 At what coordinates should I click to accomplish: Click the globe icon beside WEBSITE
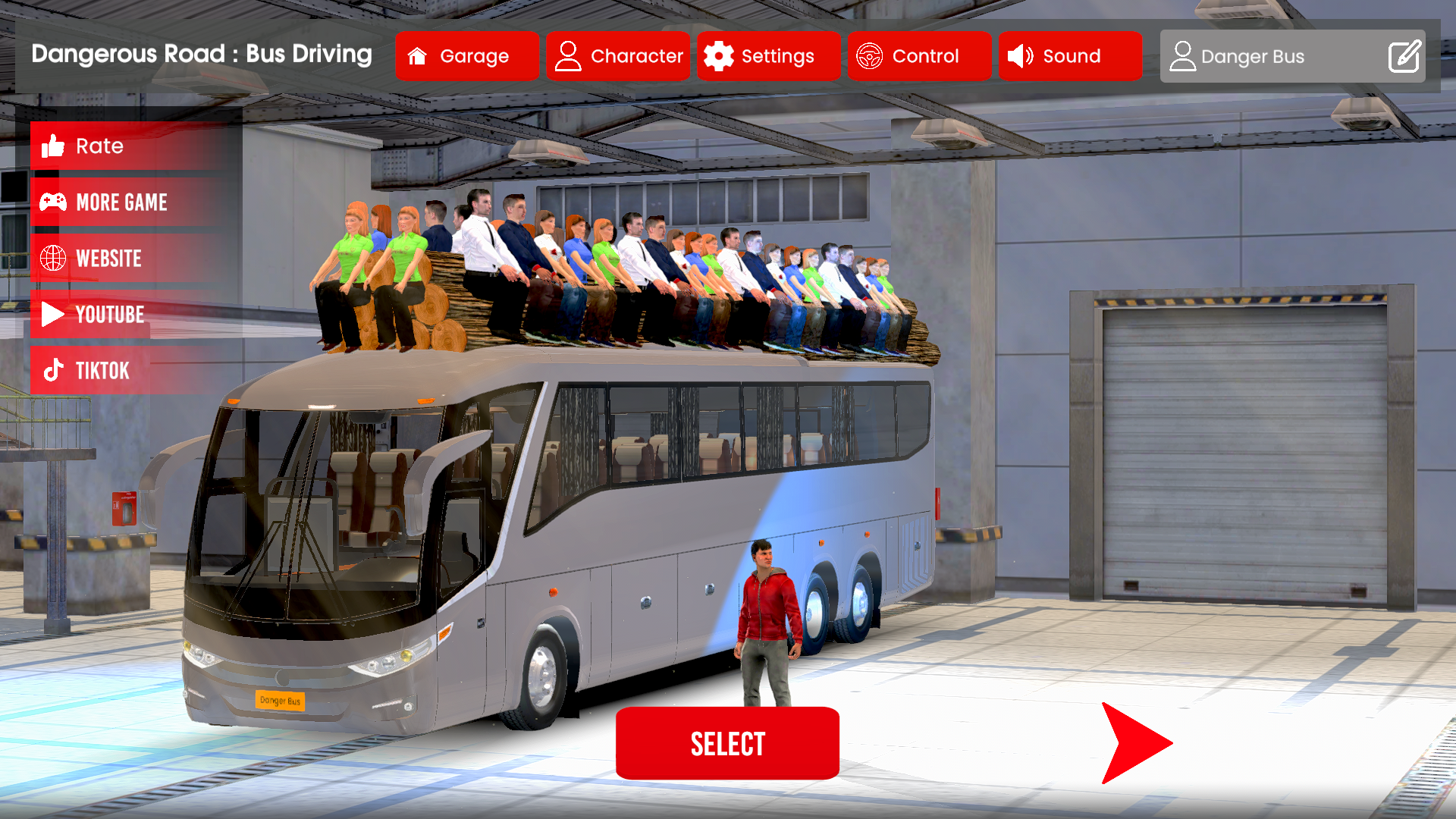tap(52, 258)
